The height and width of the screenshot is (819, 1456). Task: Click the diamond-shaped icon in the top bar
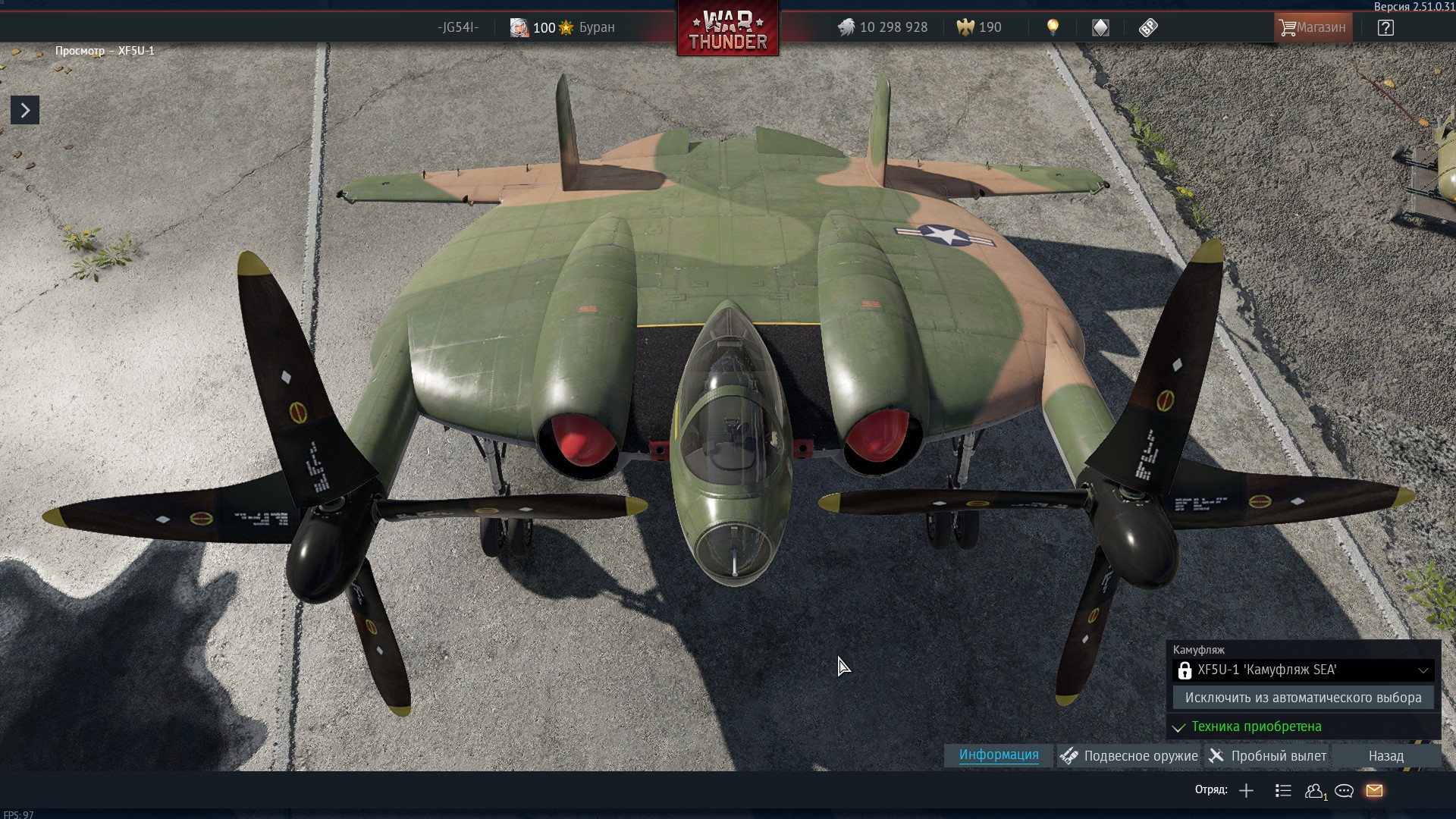click(1100, 28)
